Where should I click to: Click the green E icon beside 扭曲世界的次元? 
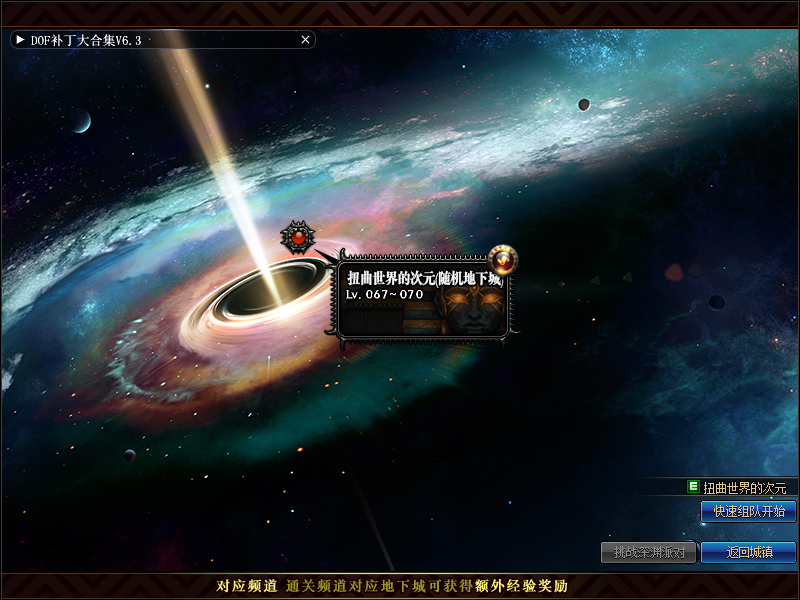693,487
